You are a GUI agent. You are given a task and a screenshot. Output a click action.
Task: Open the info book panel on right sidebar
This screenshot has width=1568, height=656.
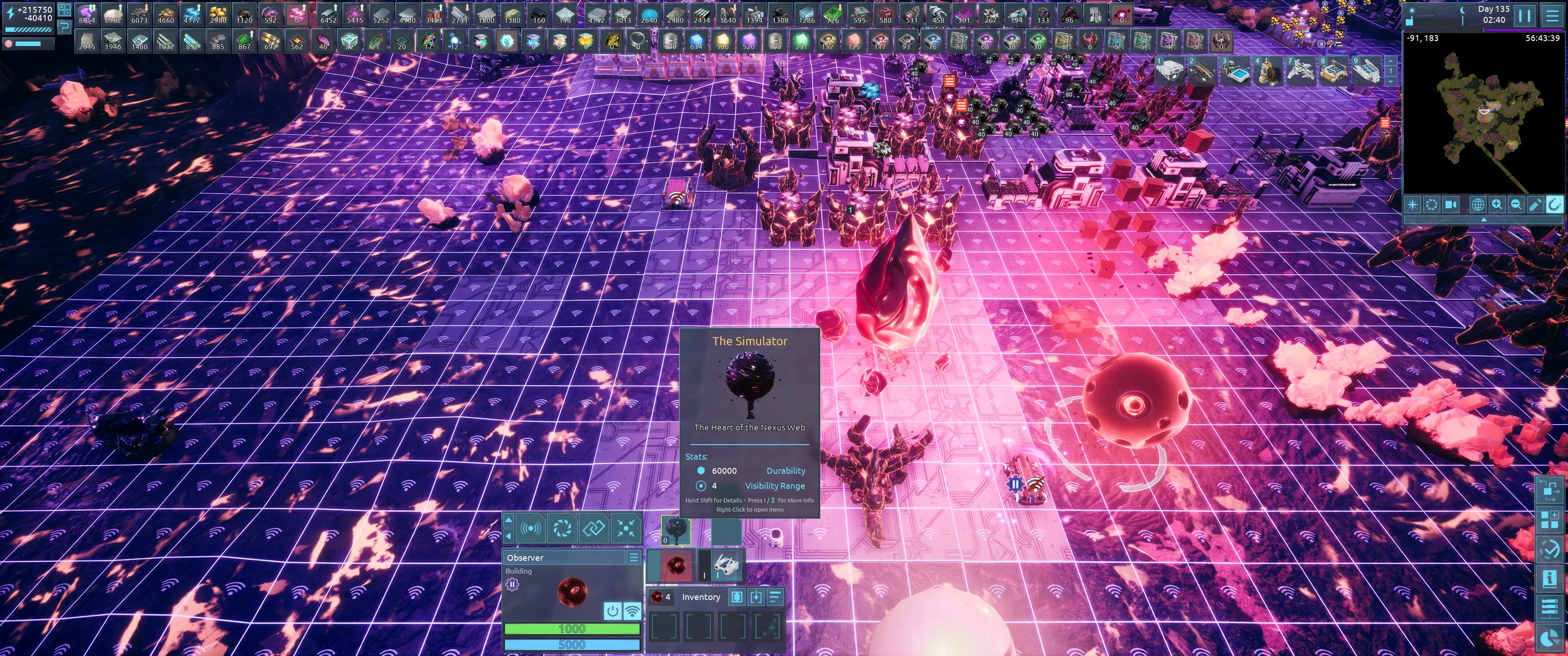(x=1550, y=578)
